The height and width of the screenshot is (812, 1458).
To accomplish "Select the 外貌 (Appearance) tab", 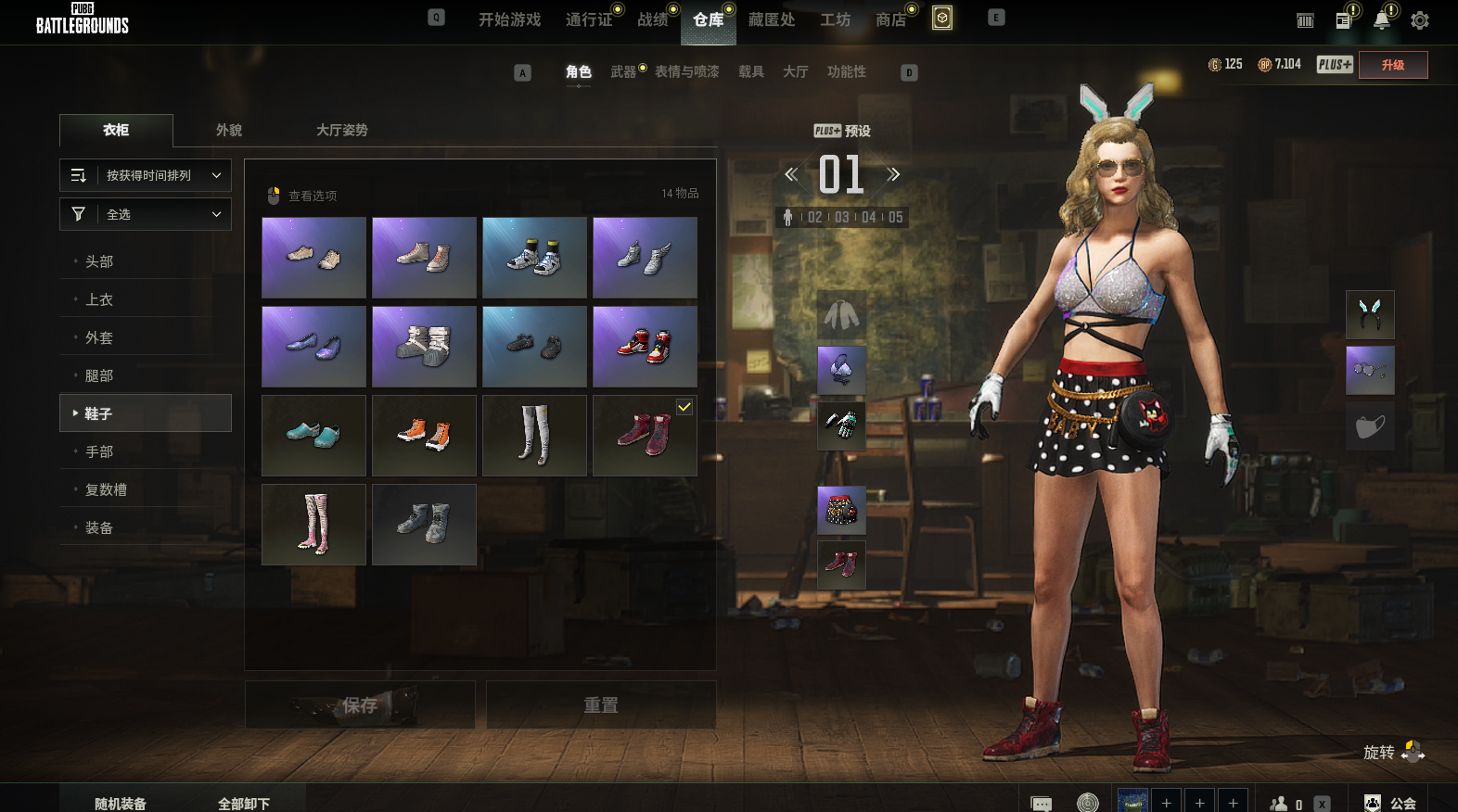I will click(x=229, y=131).
